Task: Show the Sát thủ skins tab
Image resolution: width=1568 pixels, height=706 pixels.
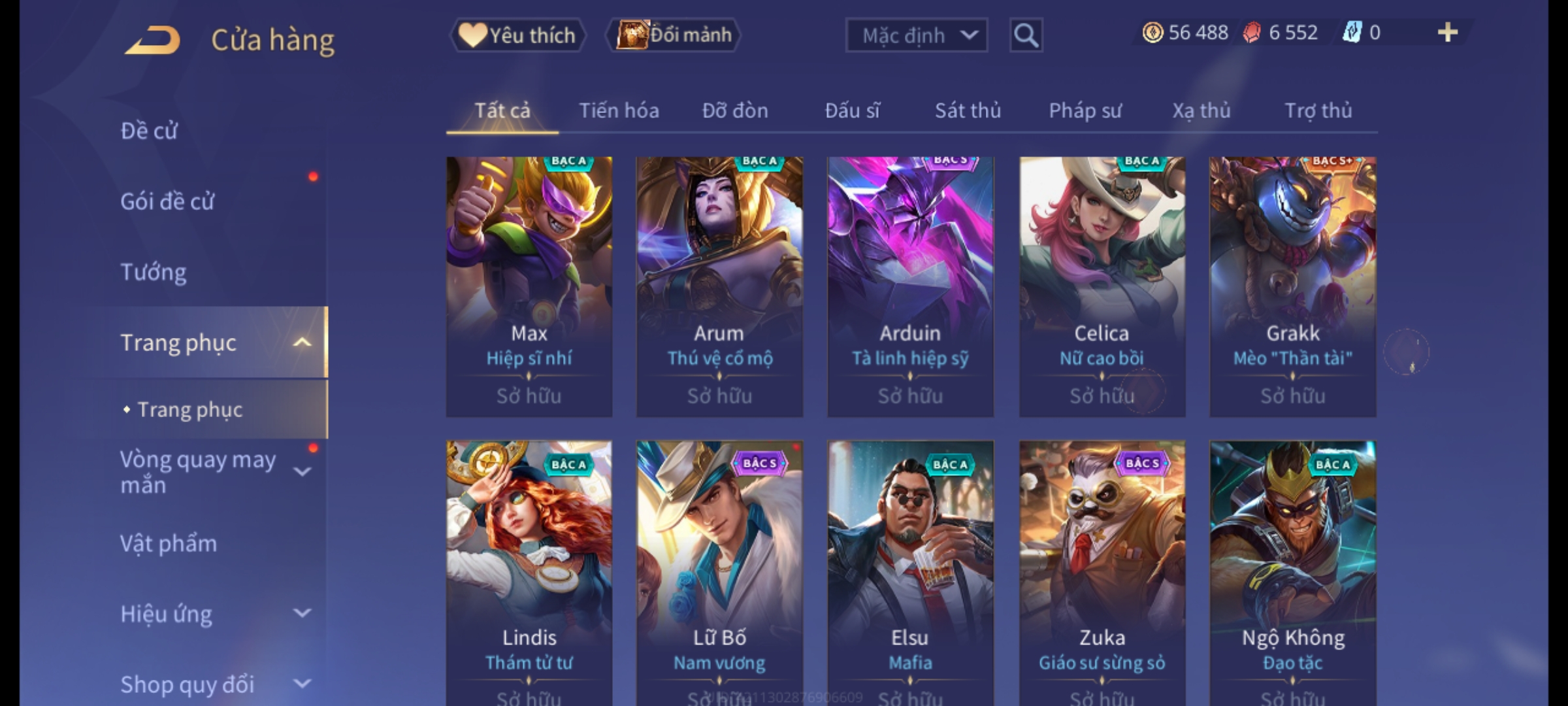Action: coord(968,110)
